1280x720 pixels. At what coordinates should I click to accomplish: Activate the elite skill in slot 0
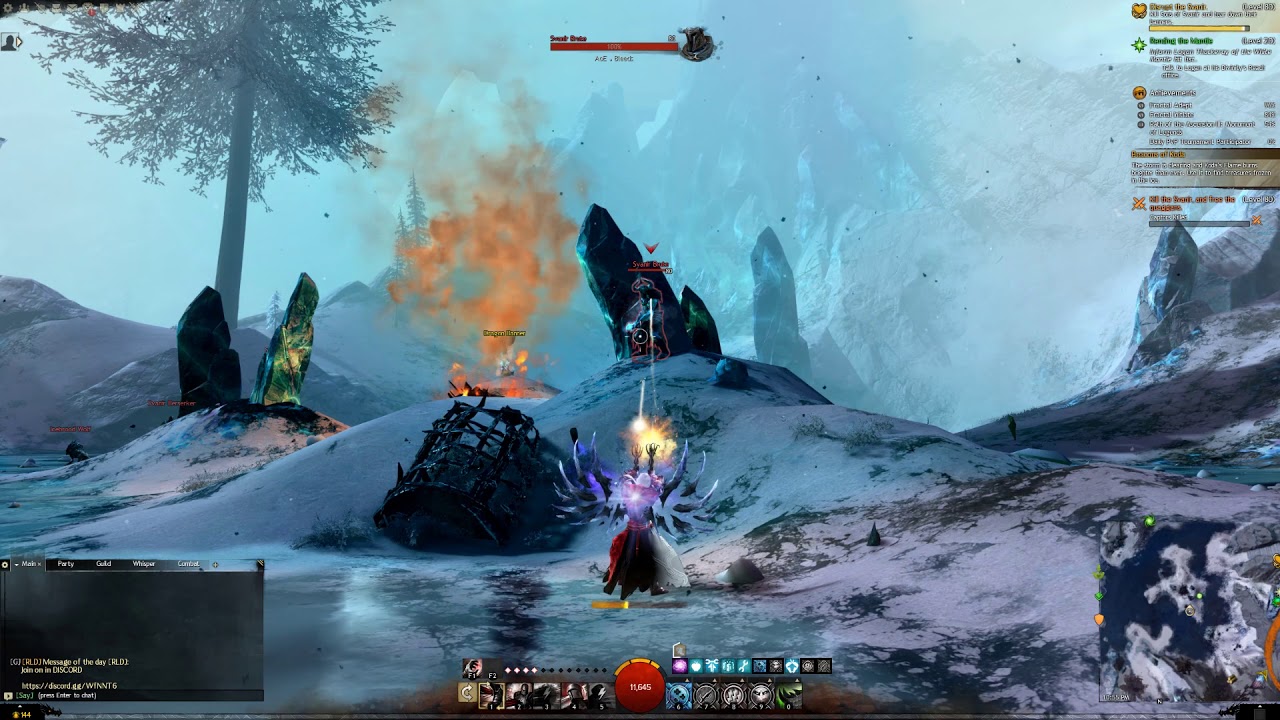coord(790,696)
